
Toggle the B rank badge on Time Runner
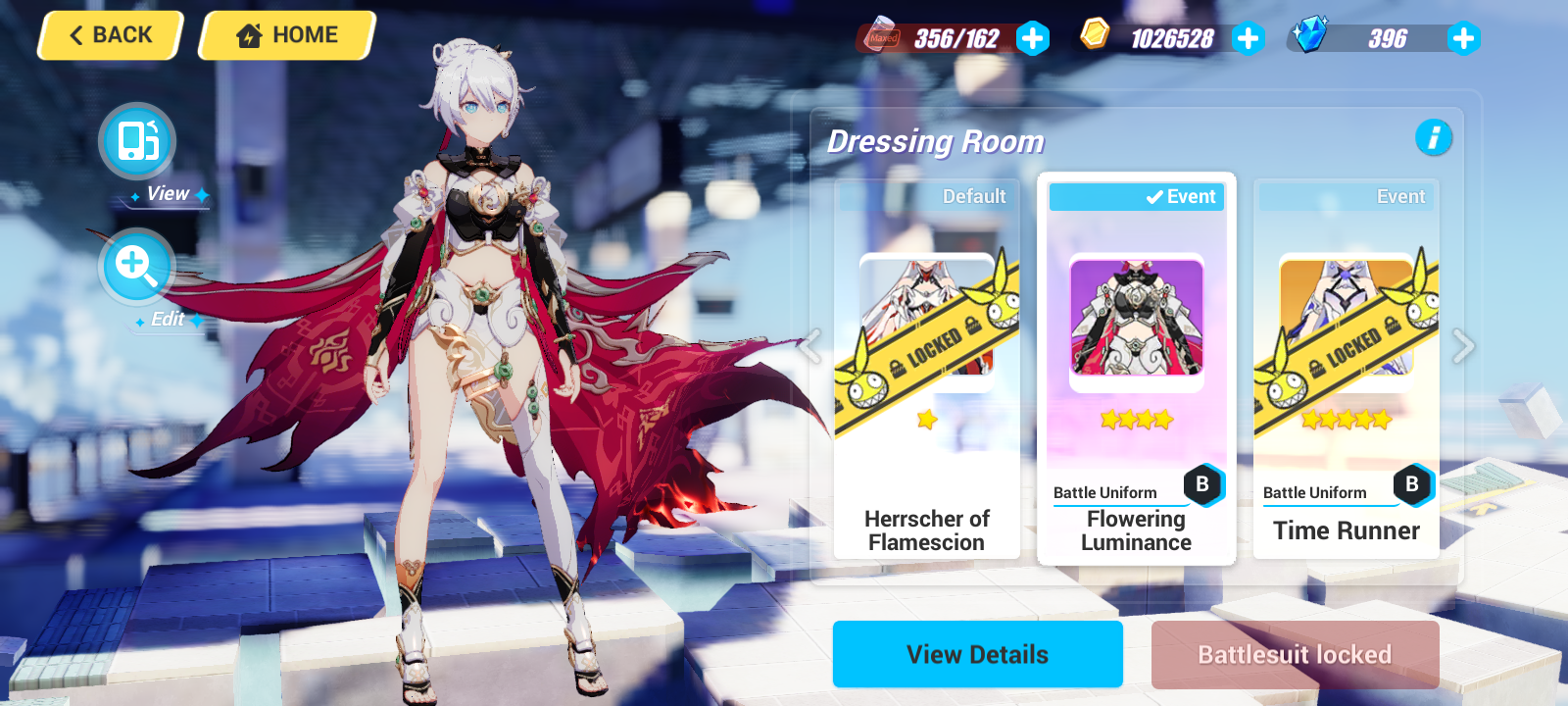(x=1411, y=484)
